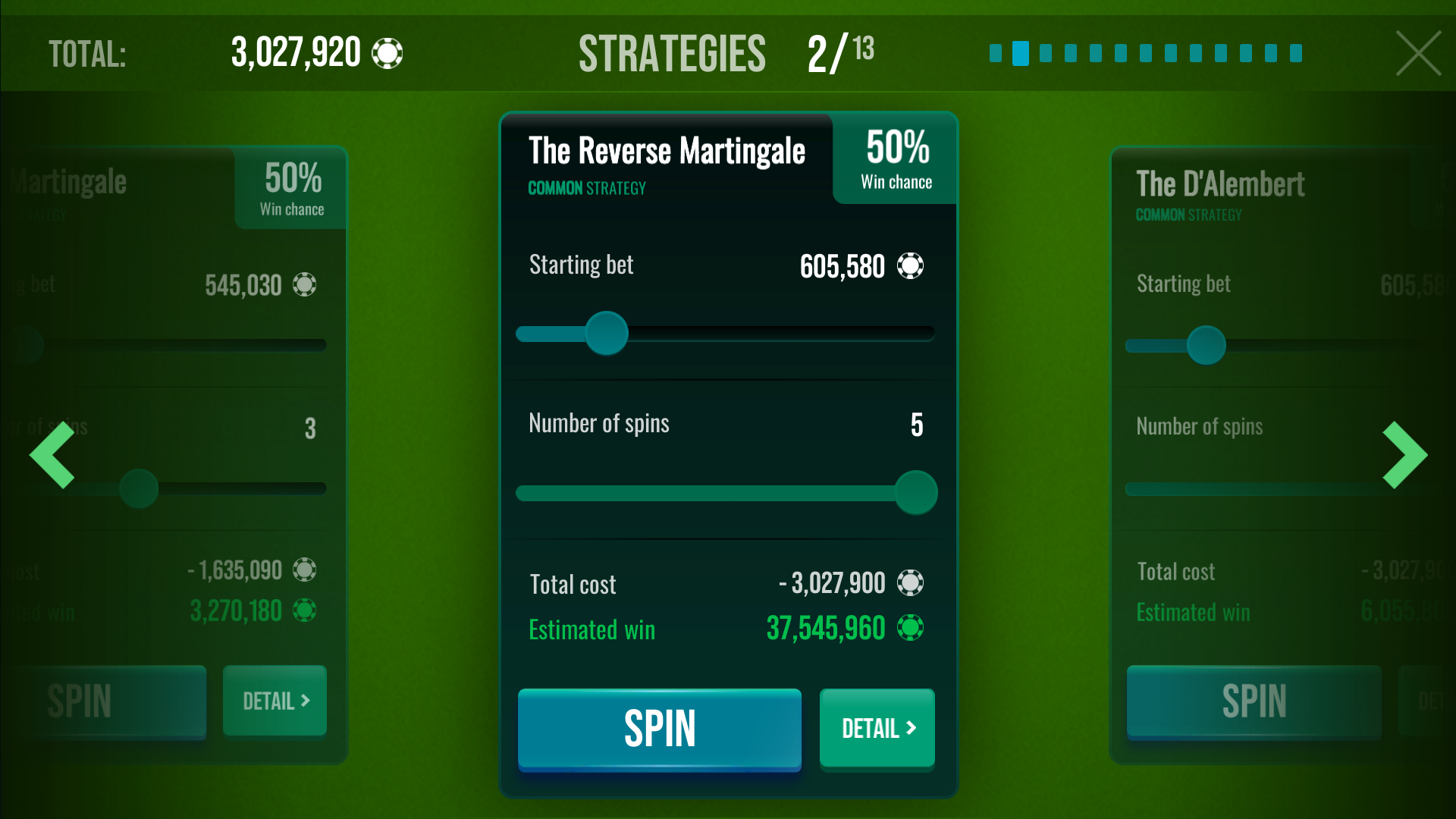Jump to the last strategy page dot
Viewport: 1456px width, 819px height.
[1296, 53]
